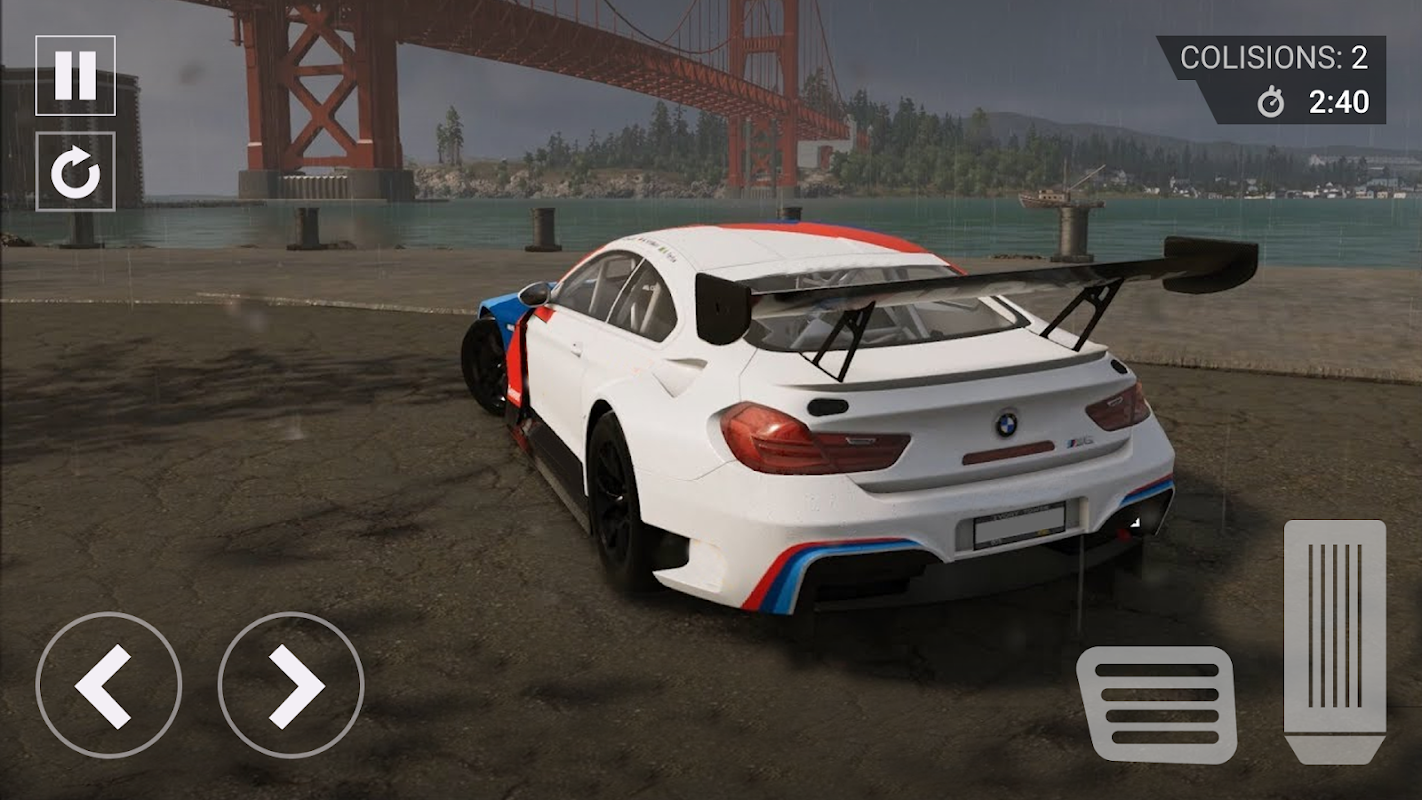Image resolution: width=1422 pixels, height=800 pixels.
Task: Pause the game
Action: pyautogui.click(x=75, y=76)
